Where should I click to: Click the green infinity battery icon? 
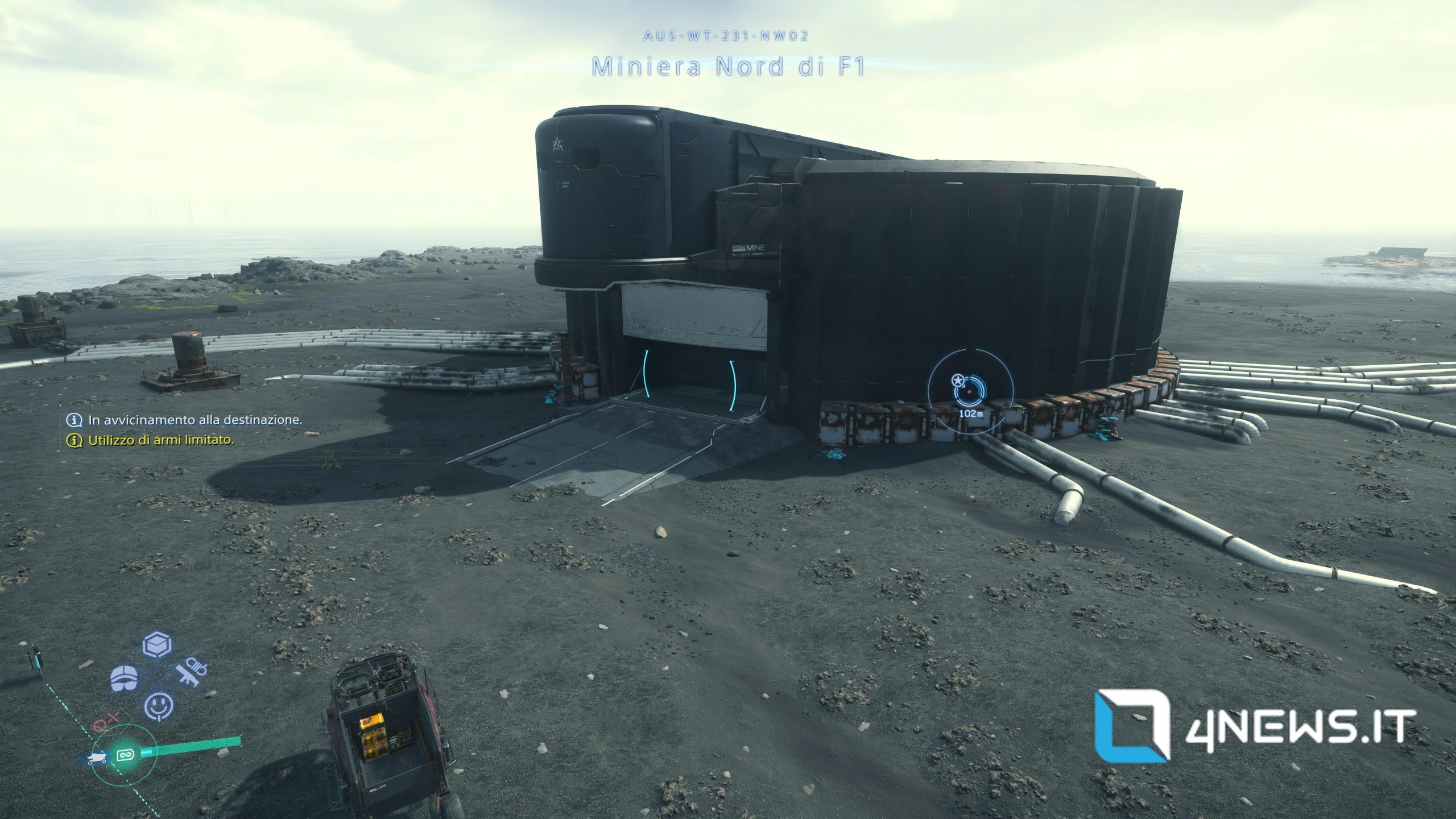[x=125, y=755]
